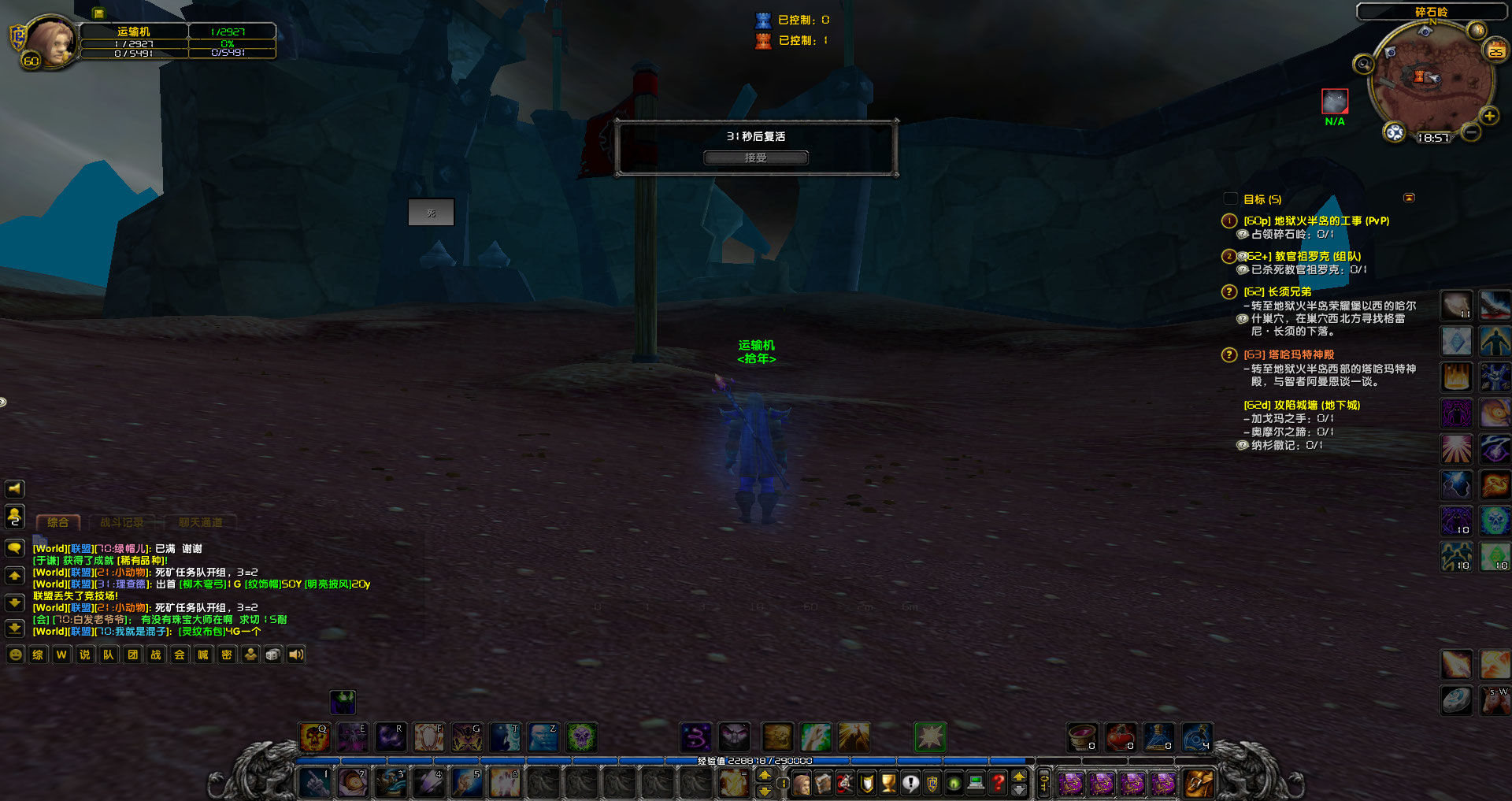Viewport: 1512px width, 801px height.
Task: Open the achievements trophy panel
Action: coord(888,783)
